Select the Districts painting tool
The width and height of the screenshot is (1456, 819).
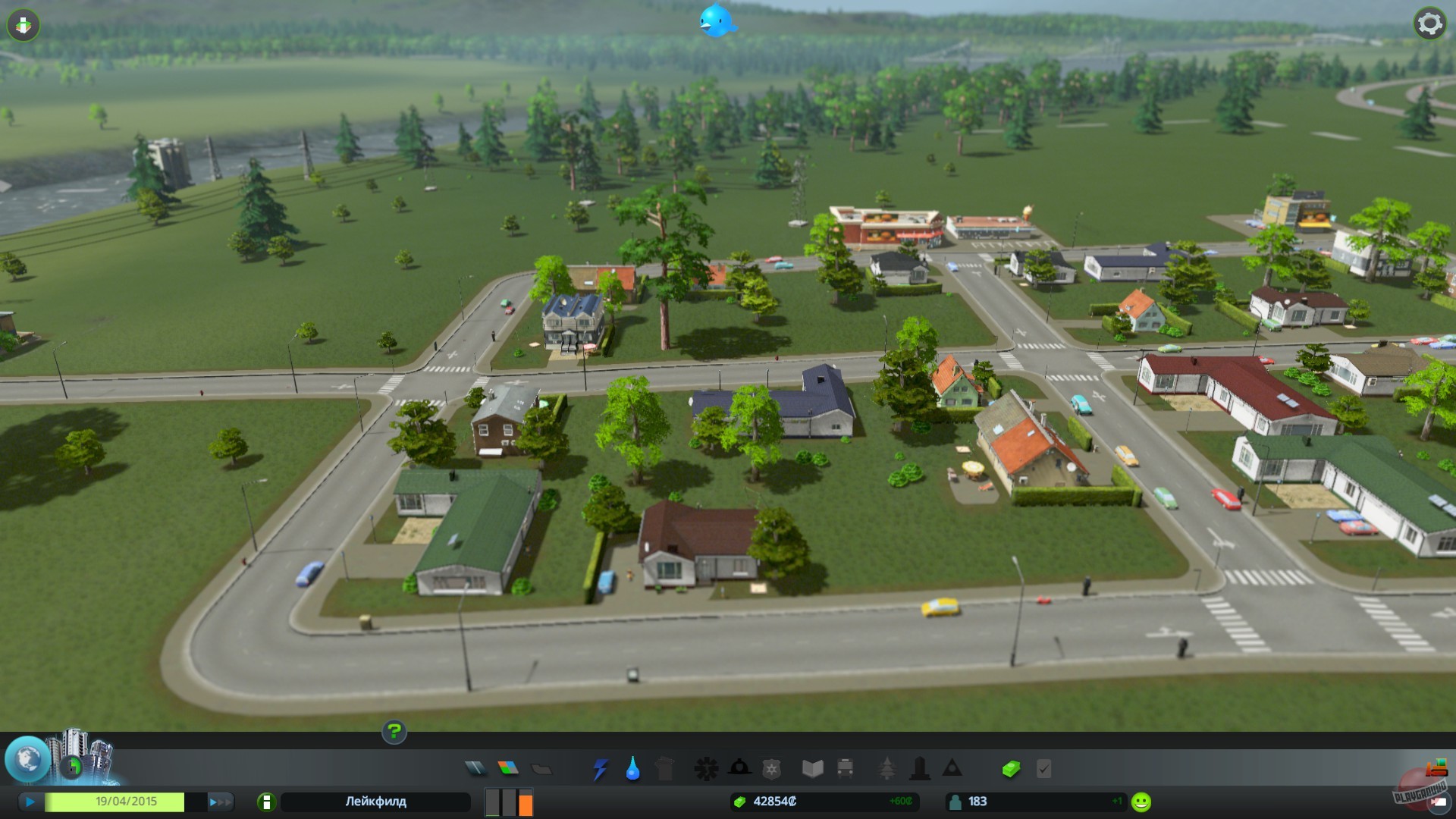[x=541, y=768]
